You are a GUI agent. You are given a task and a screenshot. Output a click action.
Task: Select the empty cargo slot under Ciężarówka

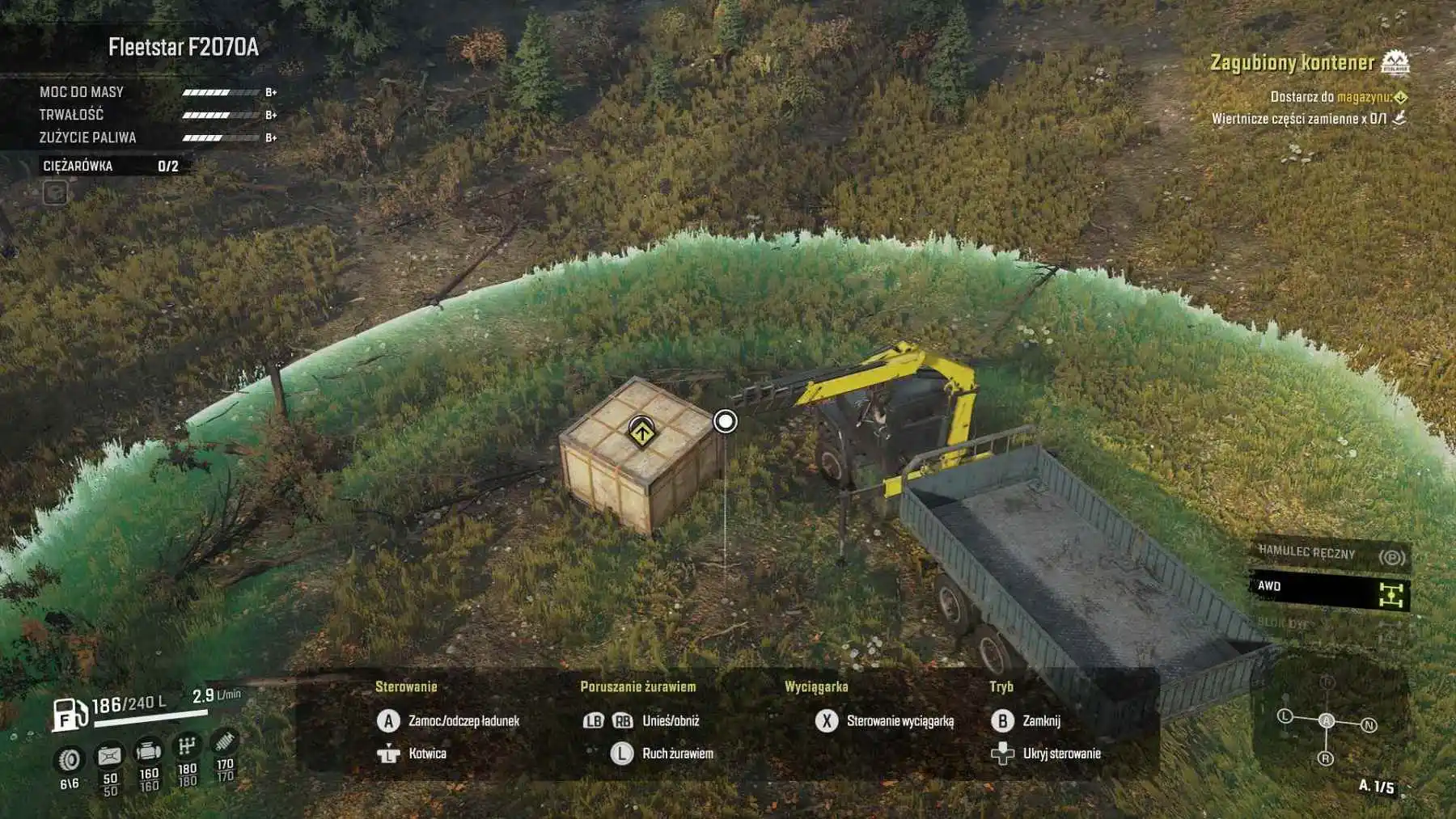55,192
